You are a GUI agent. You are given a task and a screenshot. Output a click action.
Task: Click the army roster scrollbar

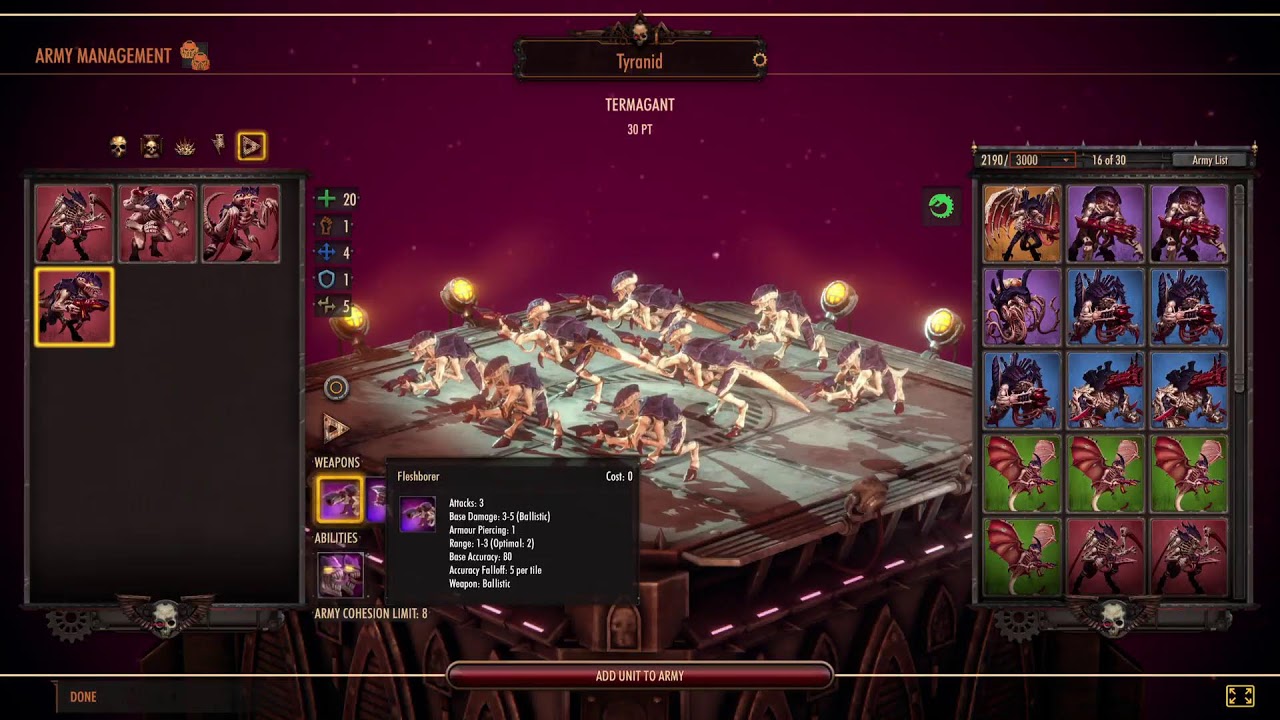1240,290
